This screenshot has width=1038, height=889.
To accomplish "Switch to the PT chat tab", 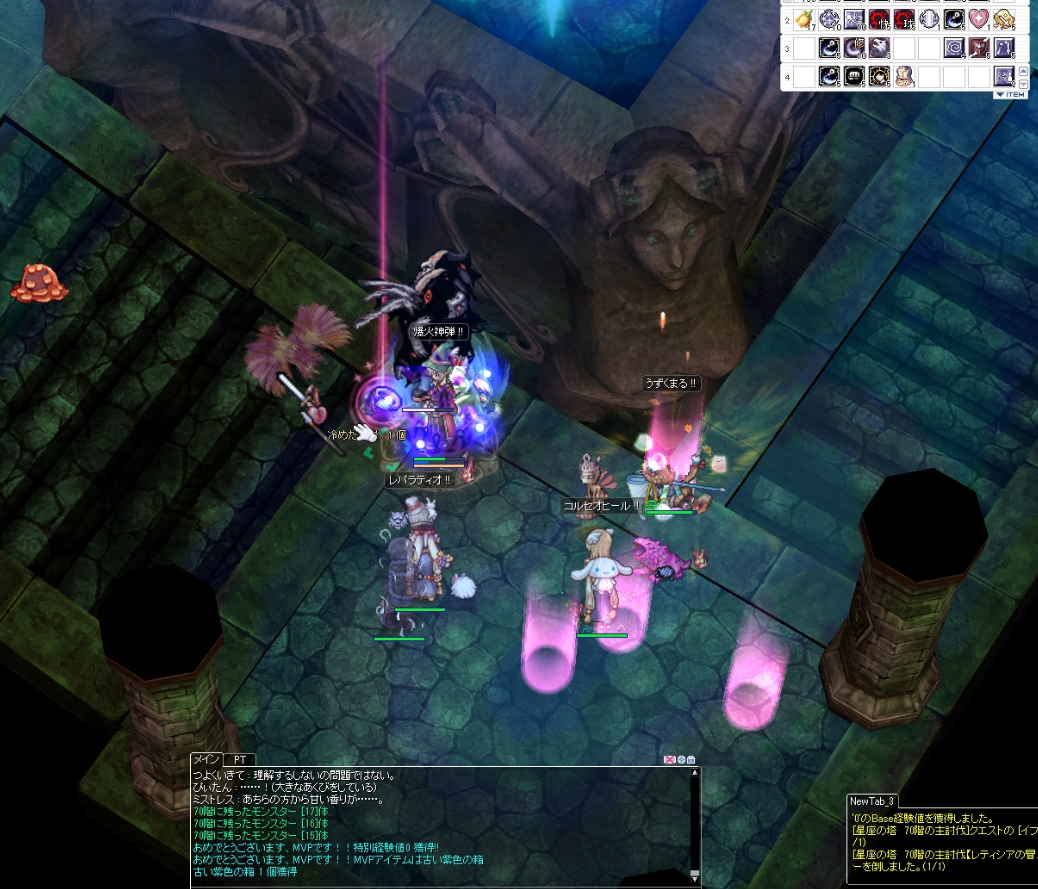I will (x=239, y=760).
